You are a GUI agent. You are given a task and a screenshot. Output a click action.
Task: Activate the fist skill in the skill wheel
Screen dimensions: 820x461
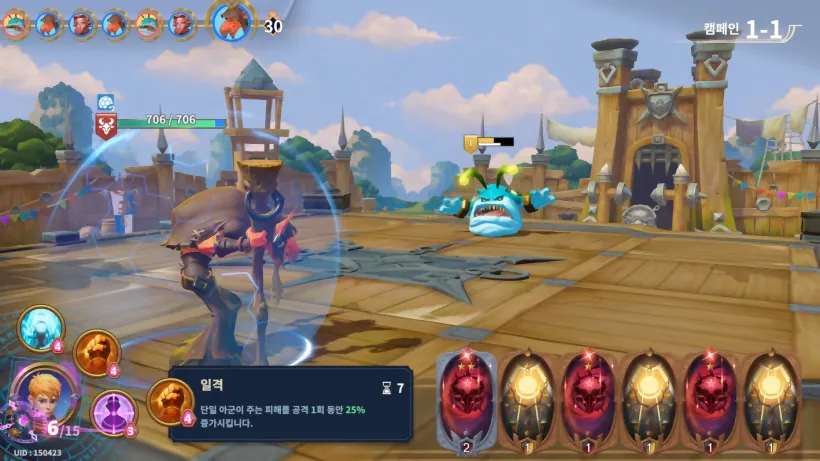[97, 351]
